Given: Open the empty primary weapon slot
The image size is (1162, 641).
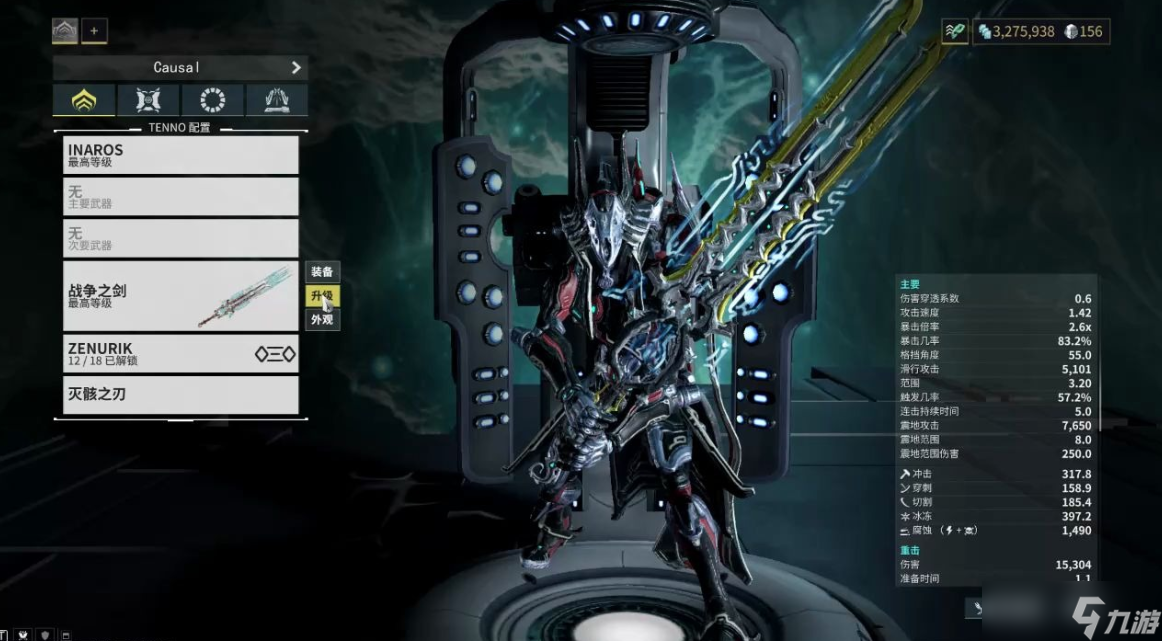Looking at the screenshot, I should pyautogui.click(x=180, y=196).
